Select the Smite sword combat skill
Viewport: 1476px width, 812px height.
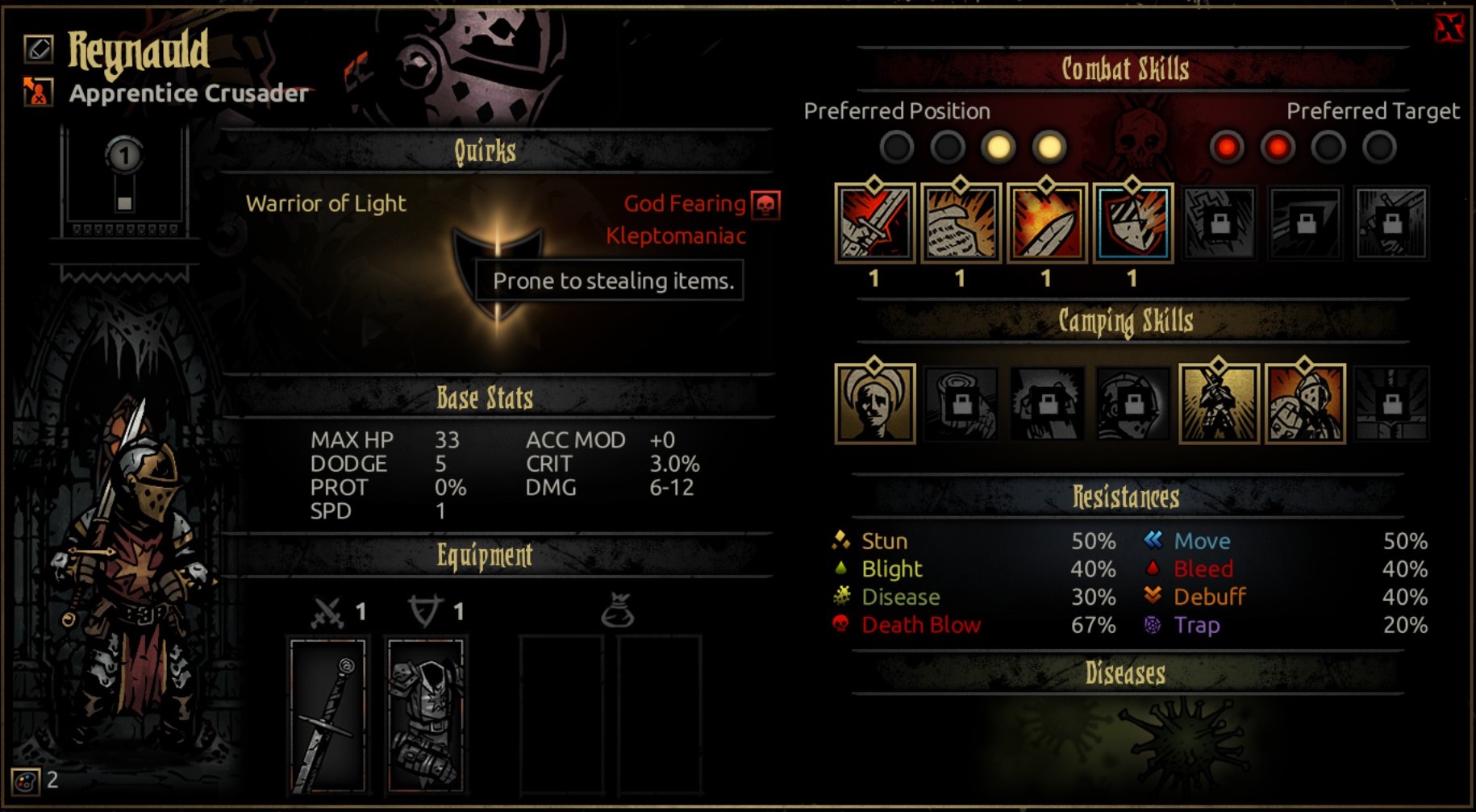(875, 223)
